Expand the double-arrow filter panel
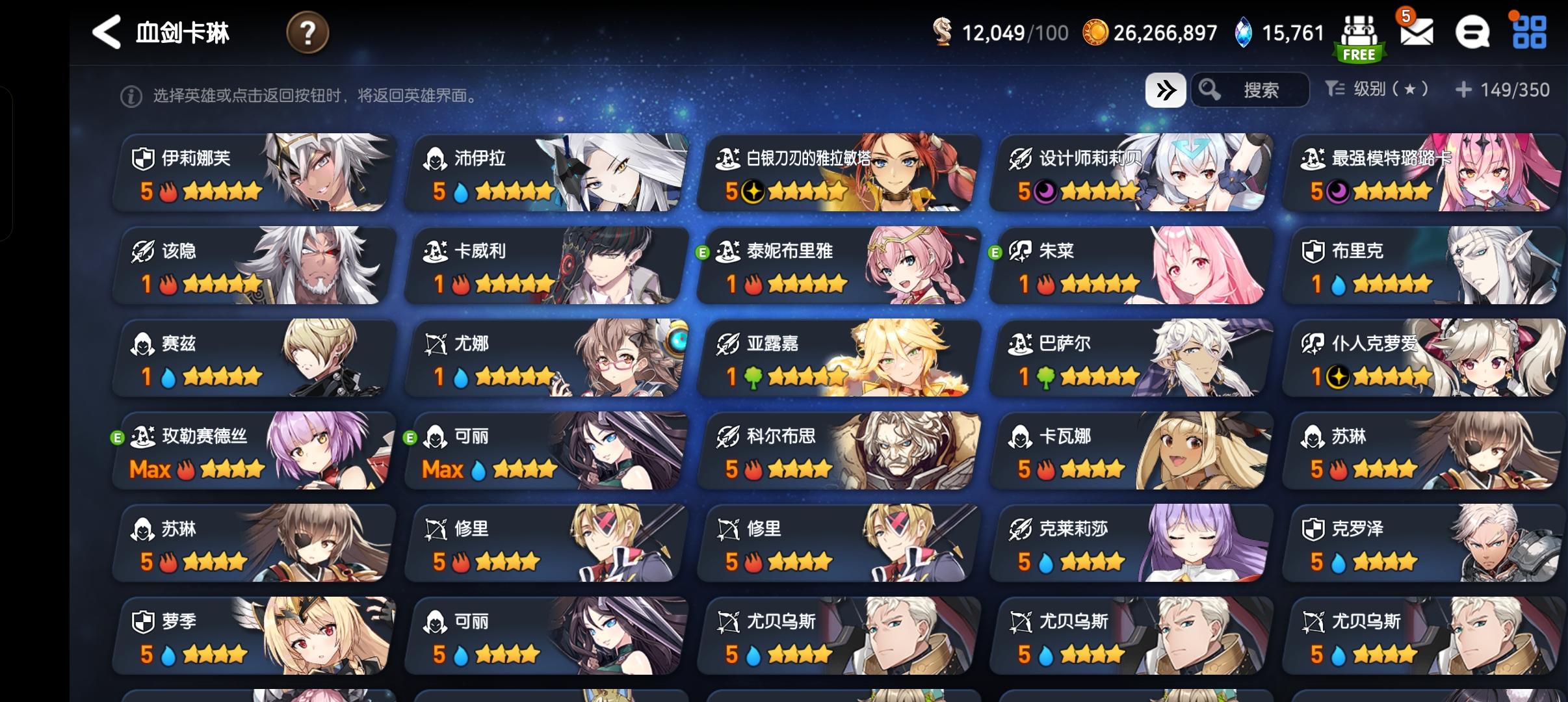 (x=1167, y=90)
